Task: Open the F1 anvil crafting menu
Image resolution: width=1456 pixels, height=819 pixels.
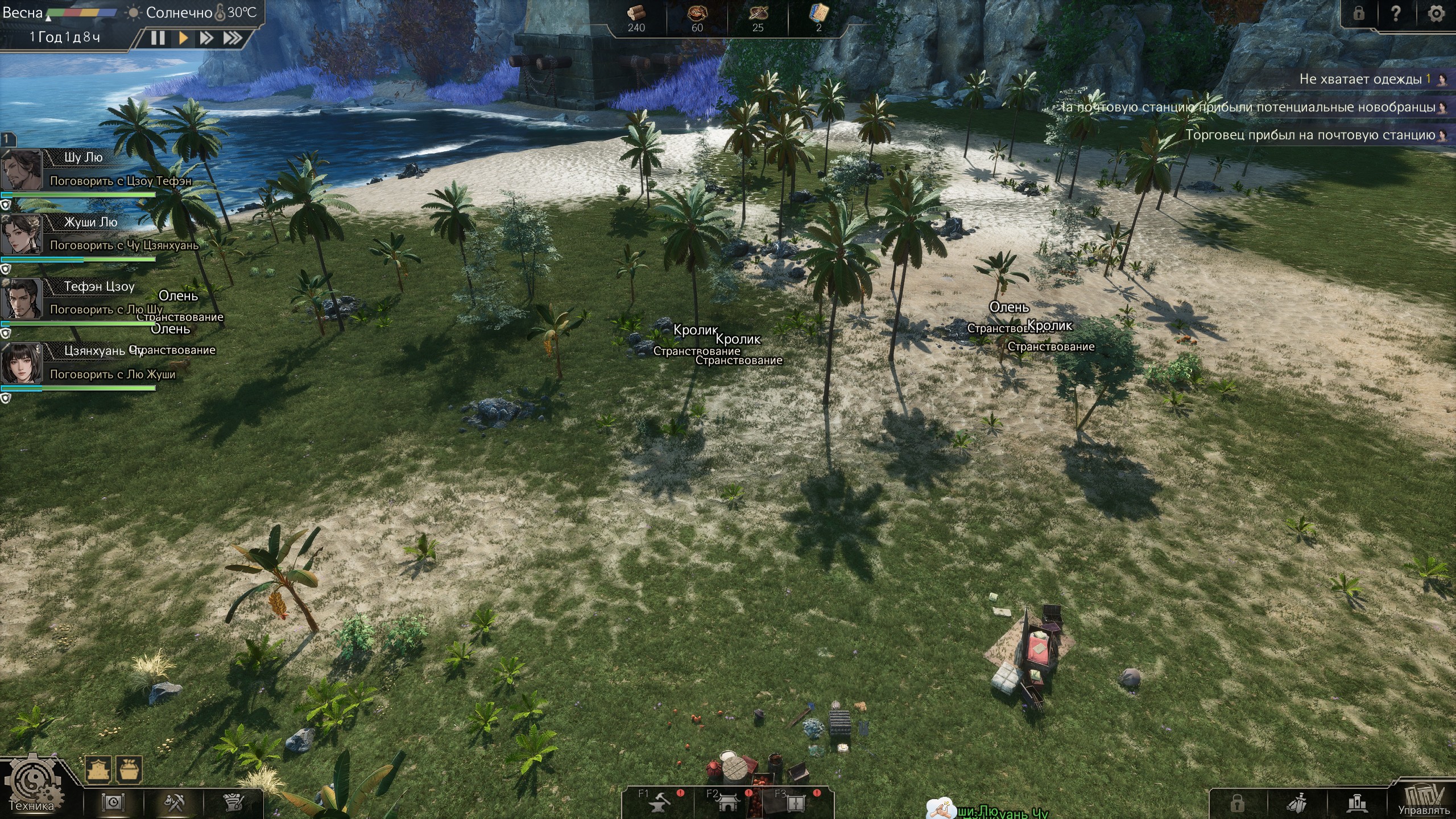Action: [659, 803]
